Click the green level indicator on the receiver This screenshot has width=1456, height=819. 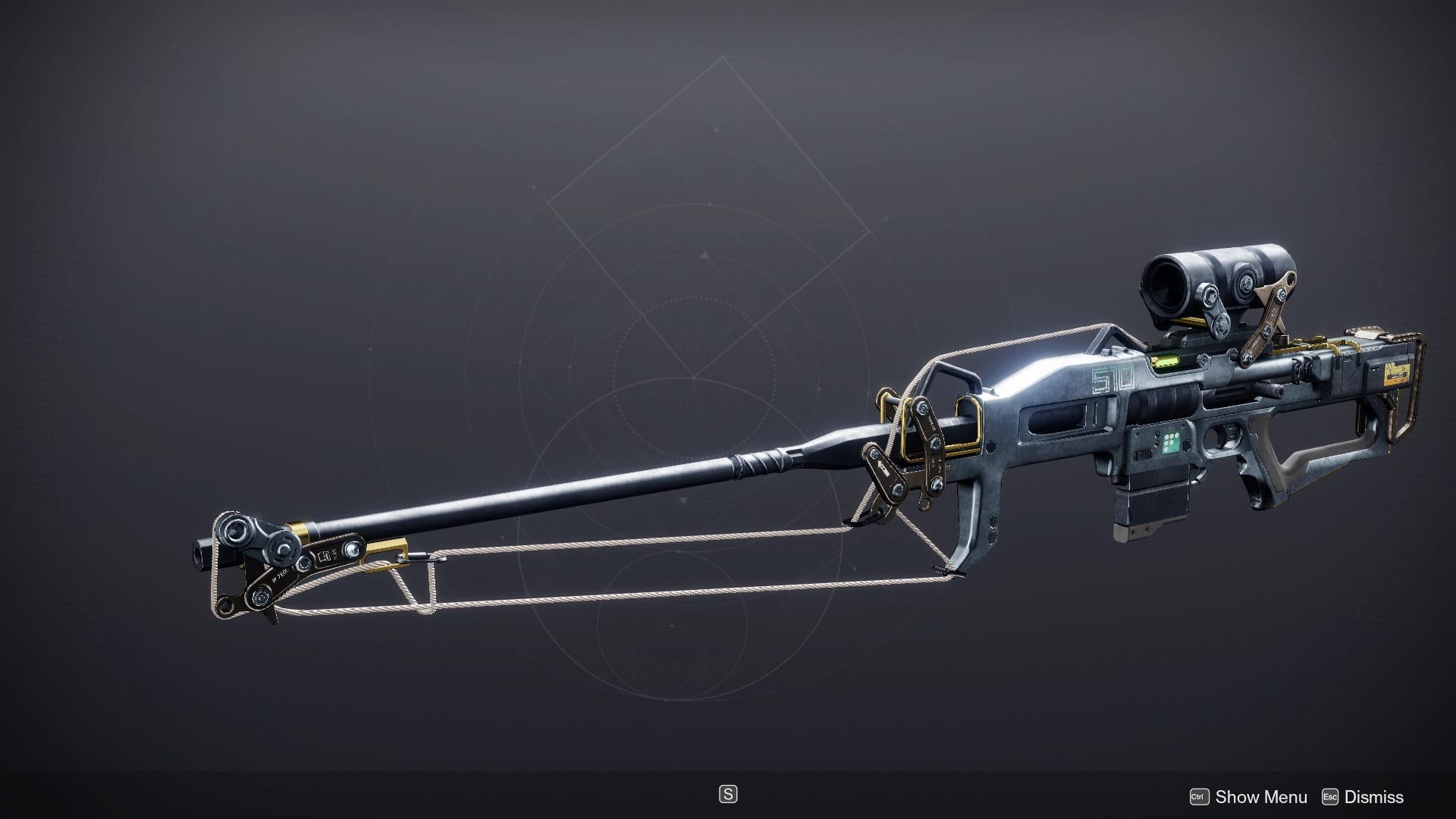coord(1166,362)
